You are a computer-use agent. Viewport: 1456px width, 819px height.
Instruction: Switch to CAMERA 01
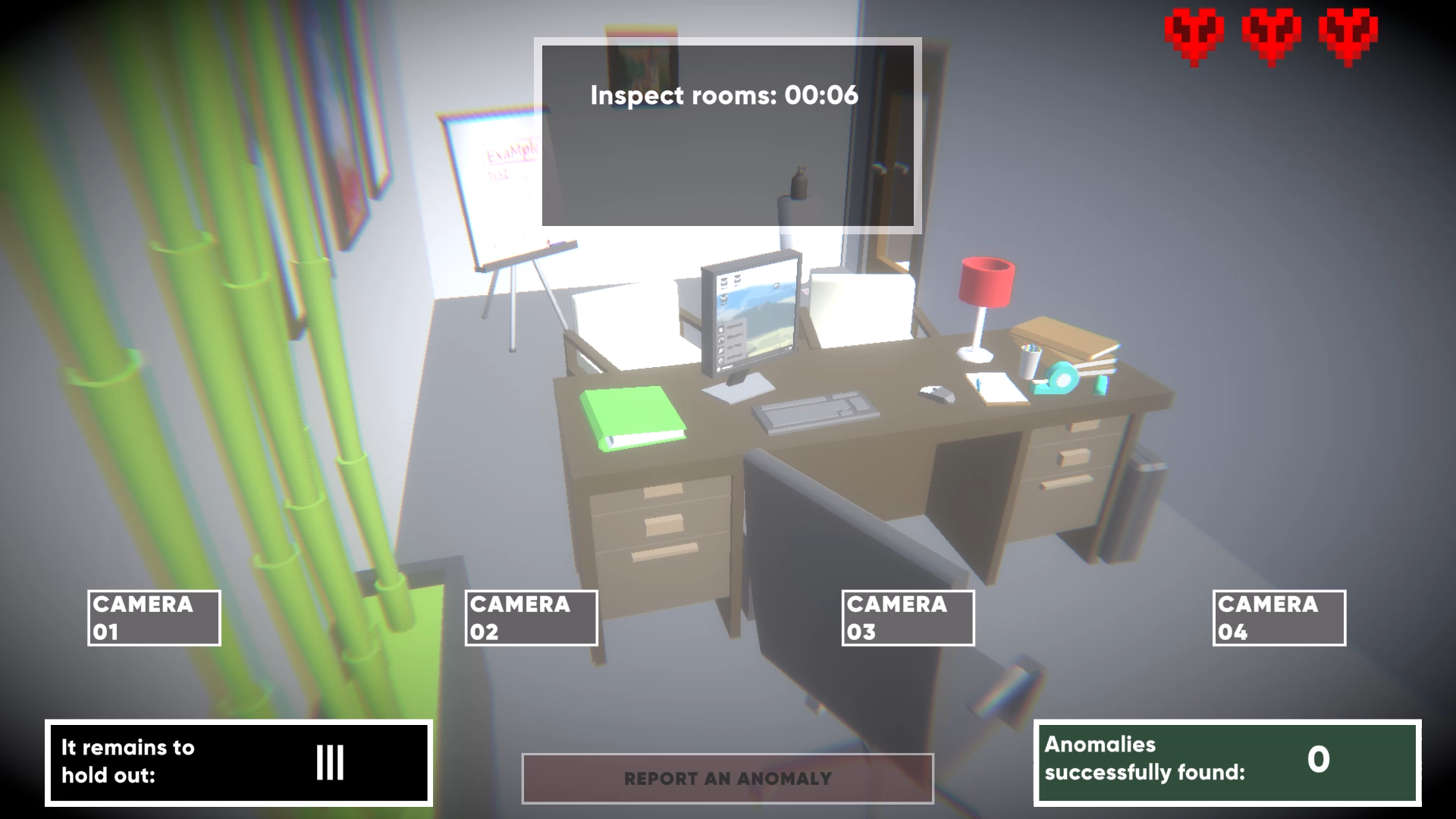pos(153,617)
